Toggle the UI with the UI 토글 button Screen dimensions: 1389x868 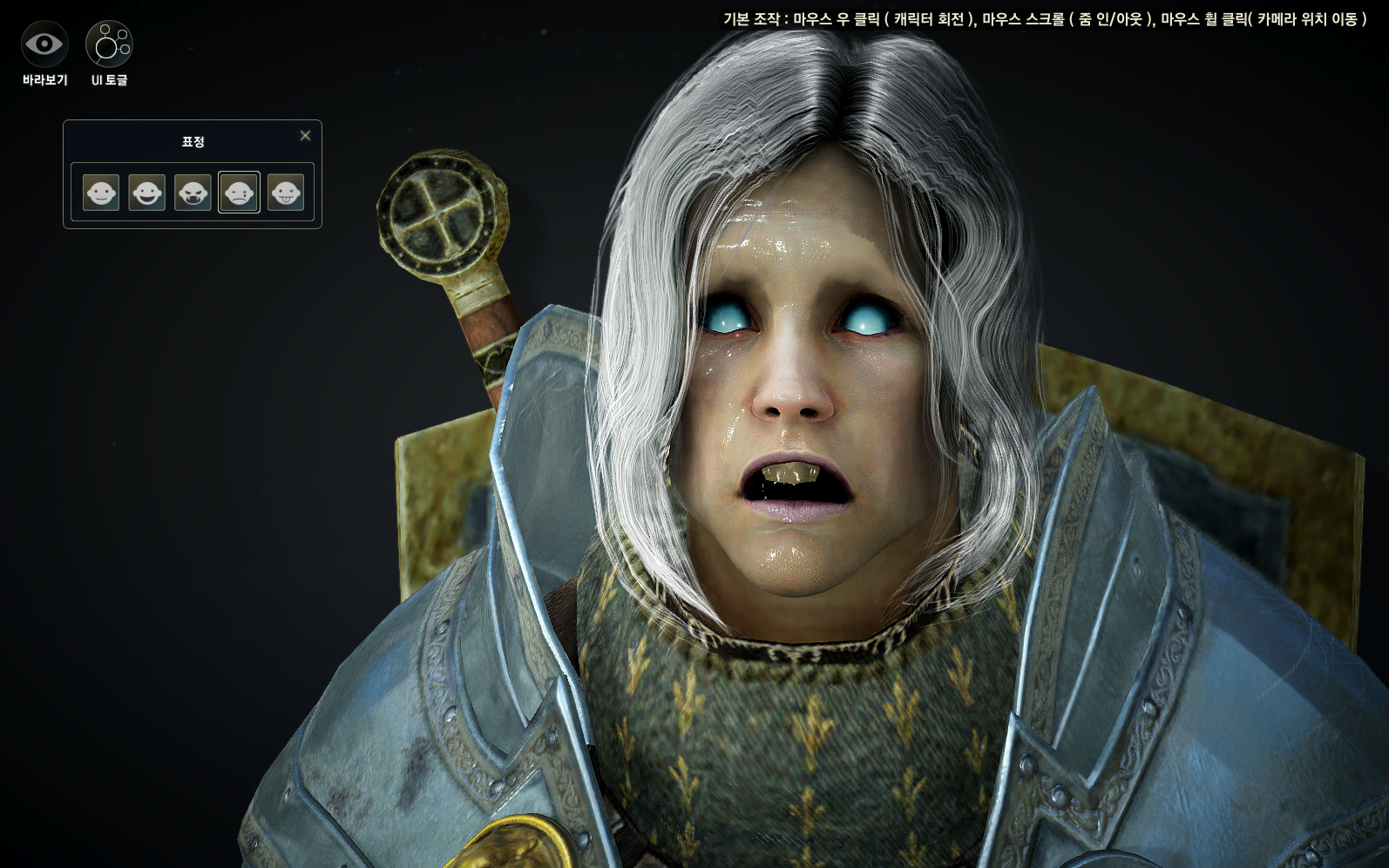(x=109, y=44)
